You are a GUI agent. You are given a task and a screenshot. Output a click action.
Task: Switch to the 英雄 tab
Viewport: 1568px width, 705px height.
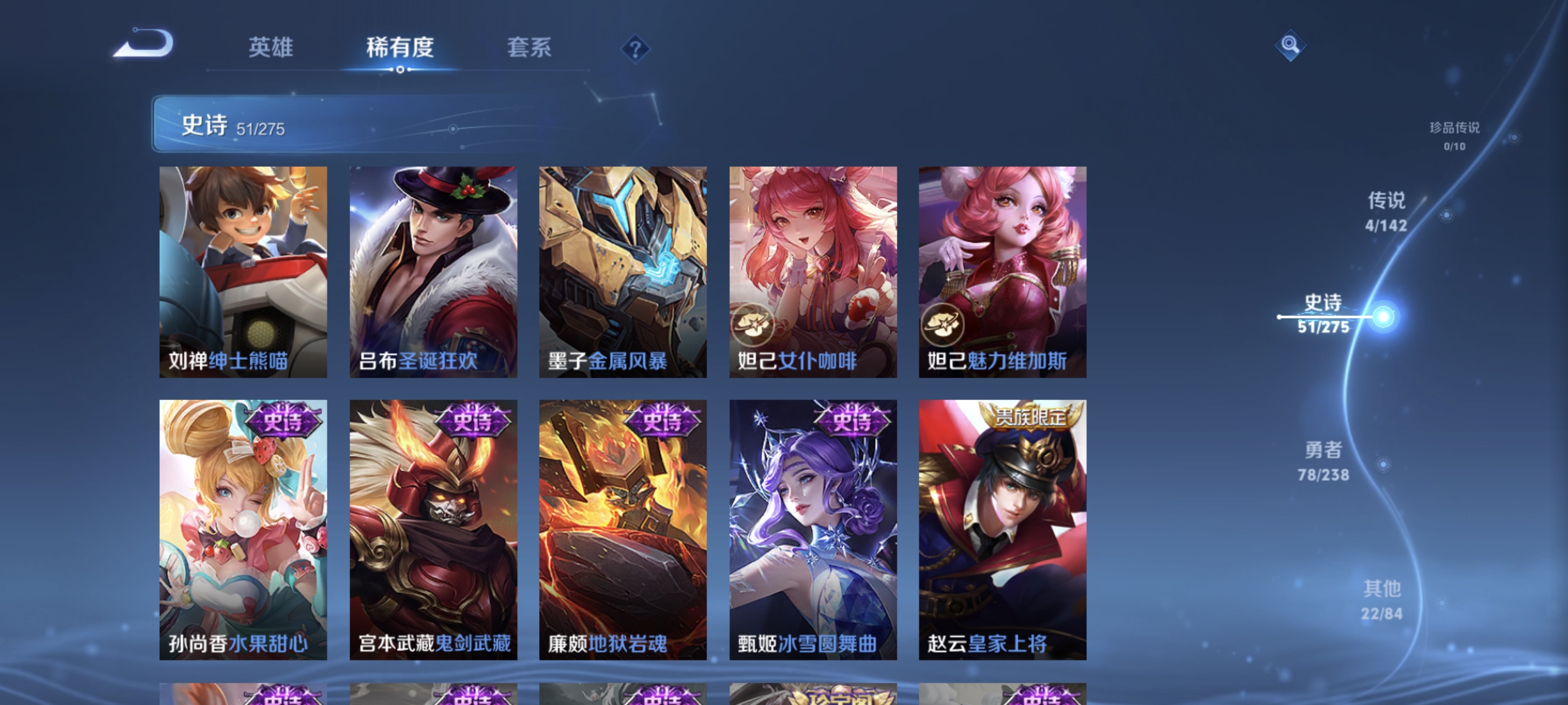(271, 49)
